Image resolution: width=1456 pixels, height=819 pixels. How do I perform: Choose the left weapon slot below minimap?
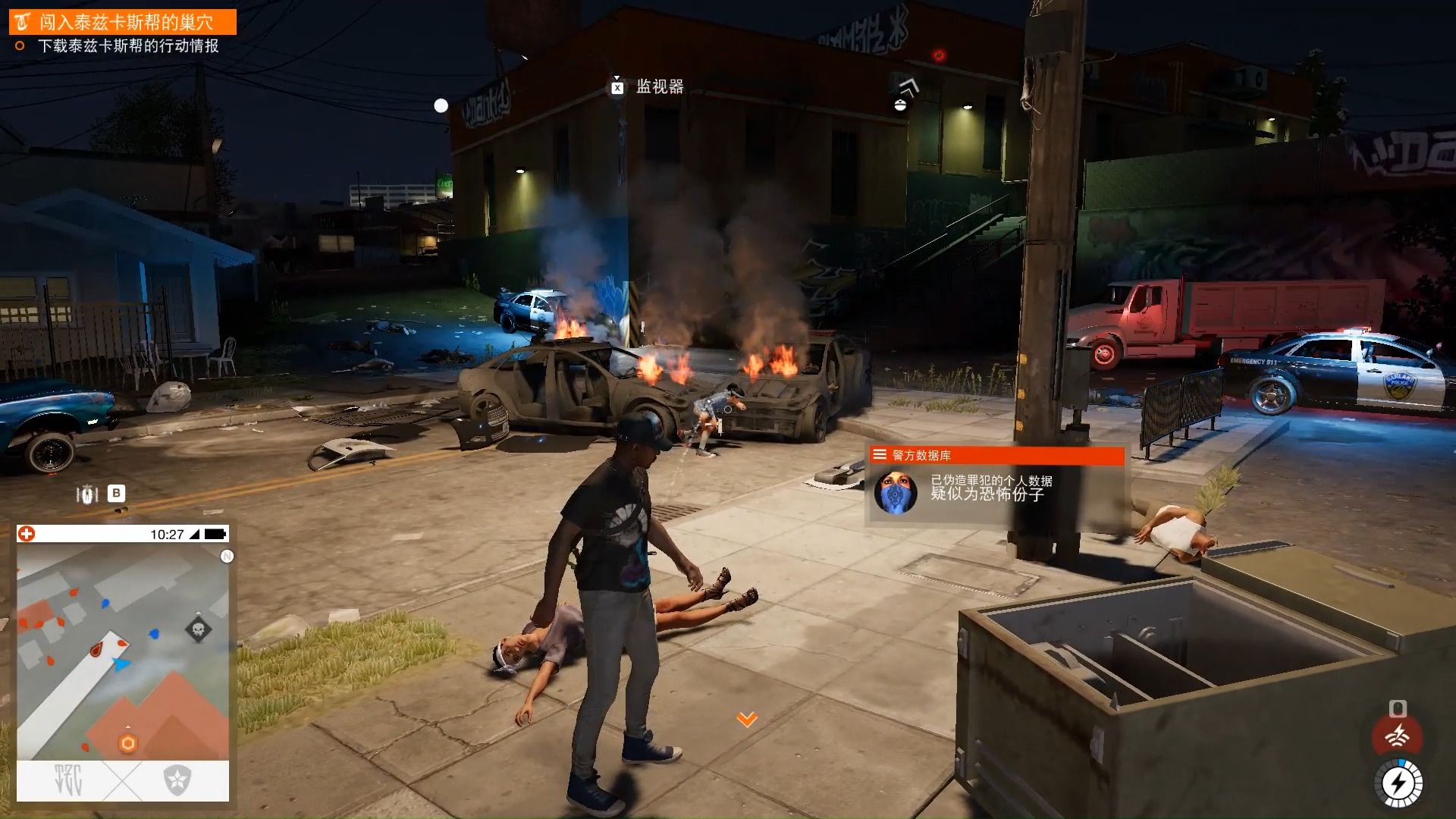click(69, 780)
